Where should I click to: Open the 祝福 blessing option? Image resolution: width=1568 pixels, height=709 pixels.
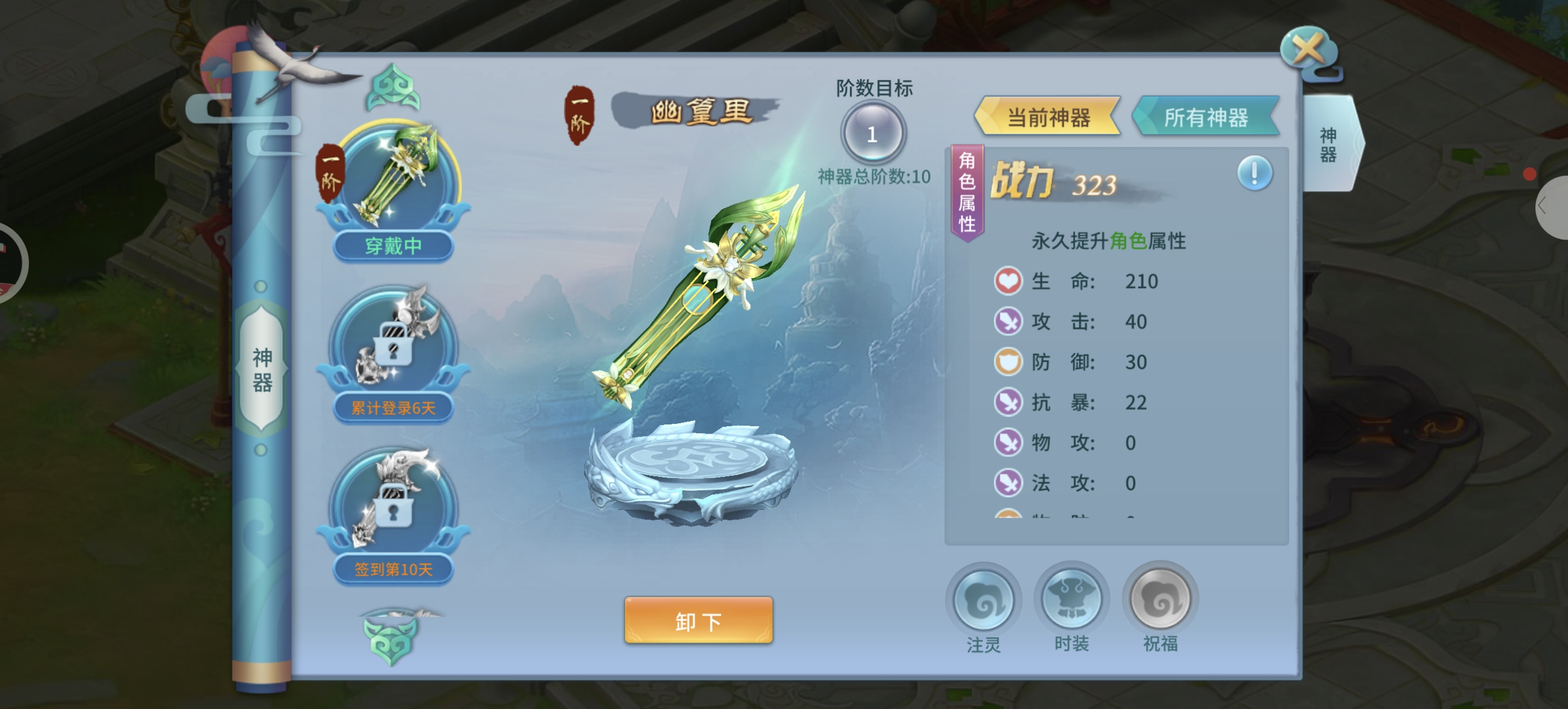click(x=1160, y=601)
